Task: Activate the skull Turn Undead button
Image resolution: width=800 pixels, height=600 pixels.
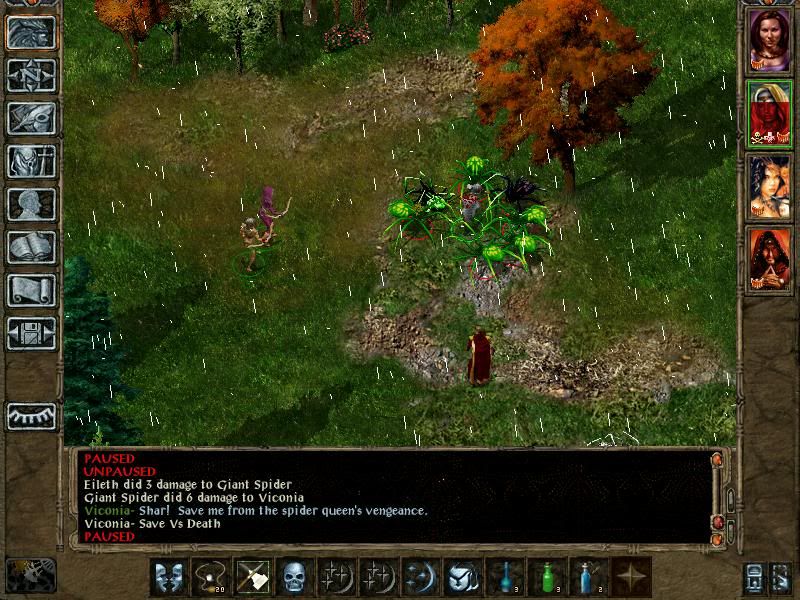Action: coord(294,577)
